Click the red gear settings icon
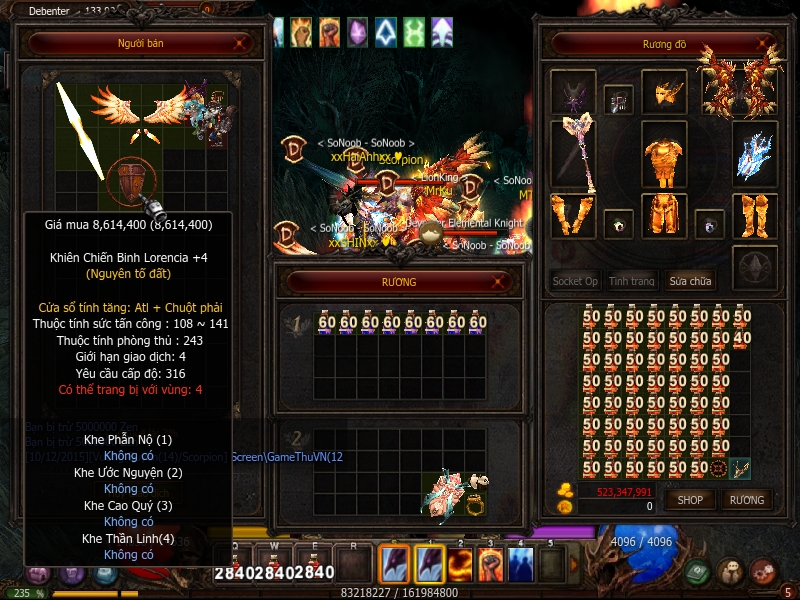 [764, 571]
